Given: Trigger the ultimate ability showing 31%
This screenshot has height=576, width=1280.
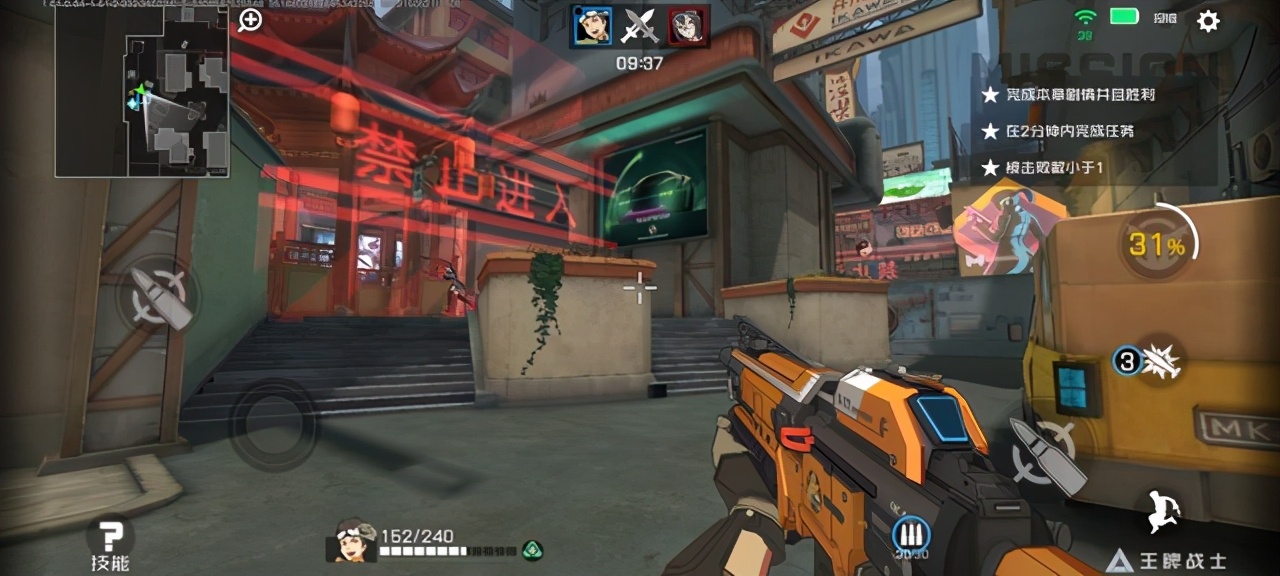Looking at the screenshot, I should 1158,243.
